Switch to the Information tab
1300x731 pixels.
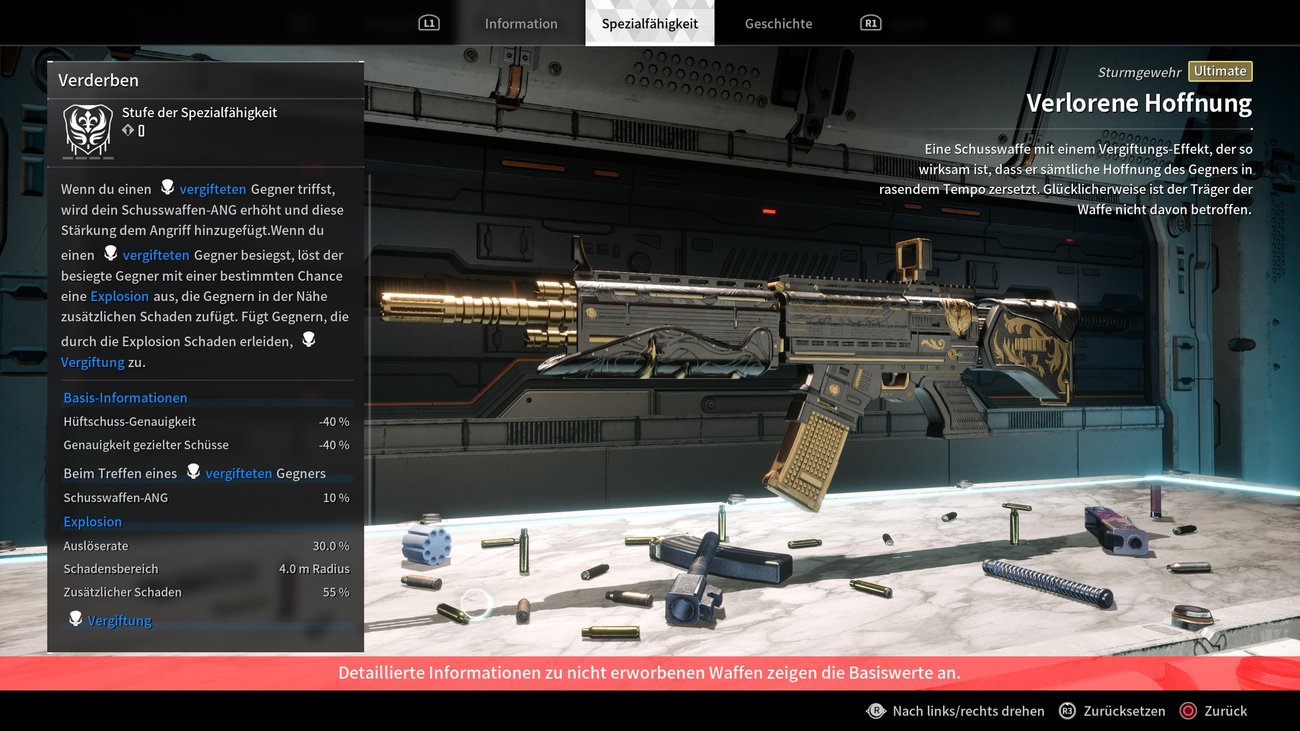(x=521, y=24)
